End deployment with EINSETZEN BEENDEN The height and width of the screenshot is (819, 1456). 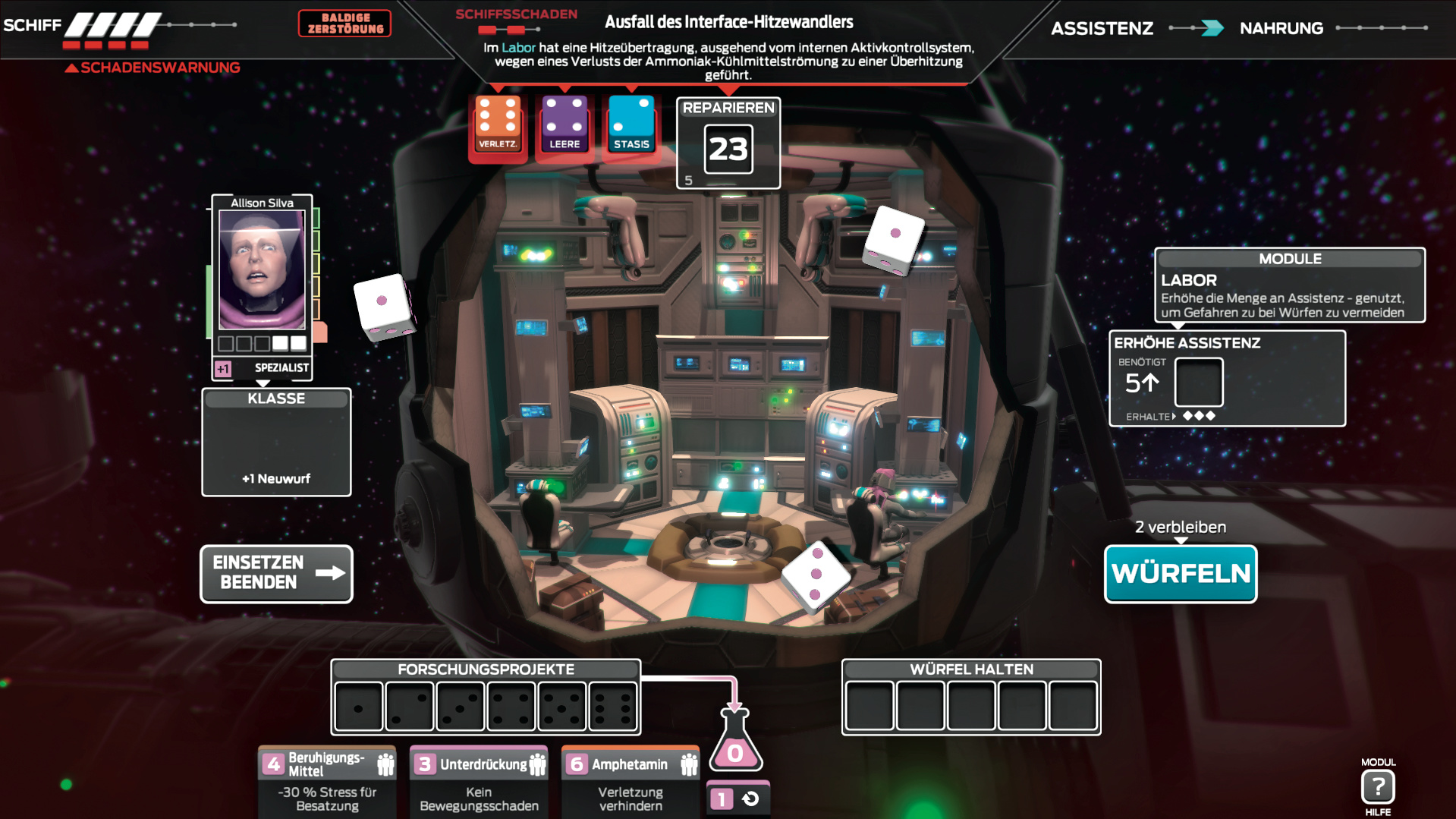click(x=276, y=574)
